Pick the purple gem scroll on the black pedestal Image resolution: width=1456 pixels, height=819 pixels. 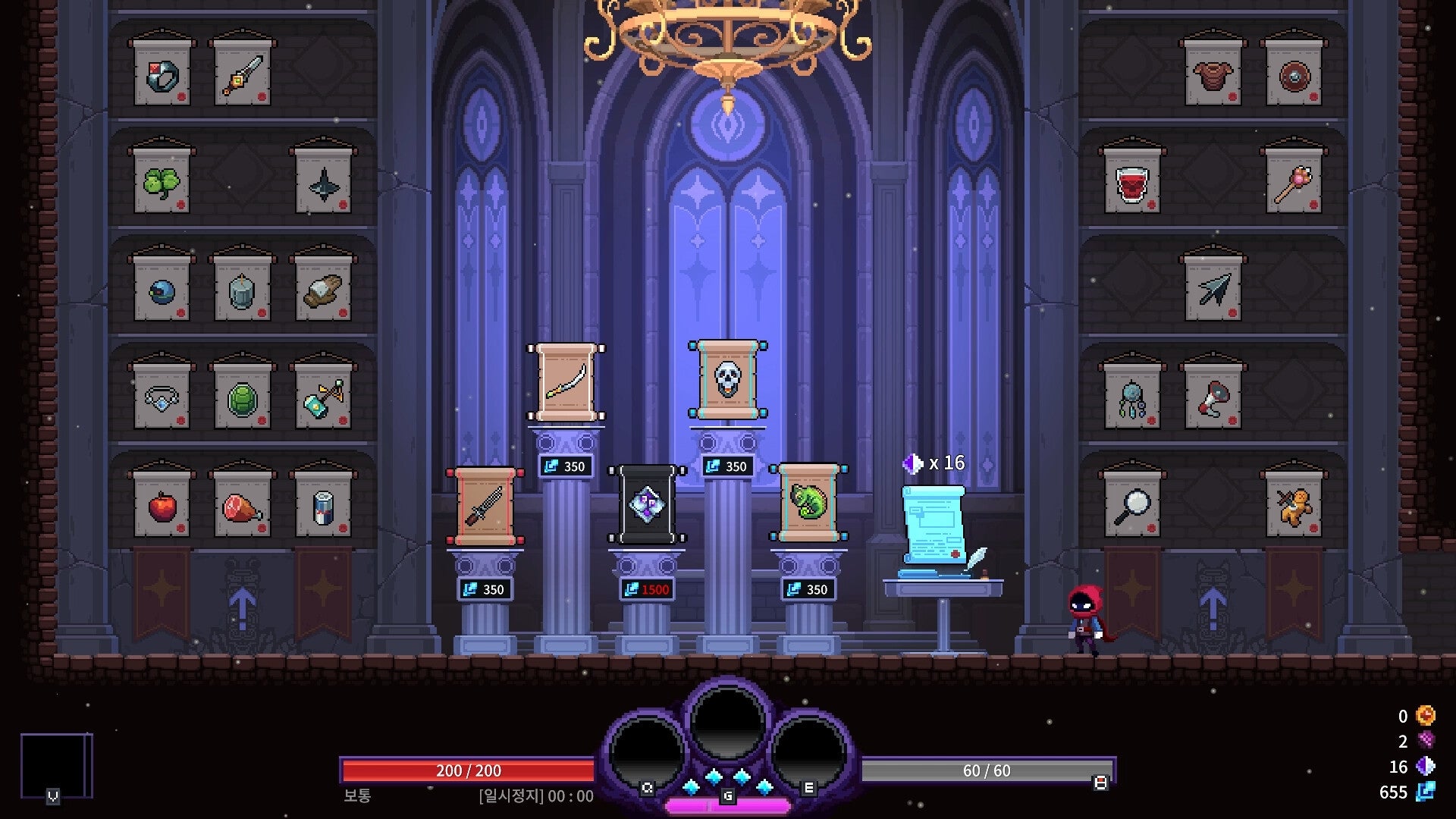click(648, 504)
